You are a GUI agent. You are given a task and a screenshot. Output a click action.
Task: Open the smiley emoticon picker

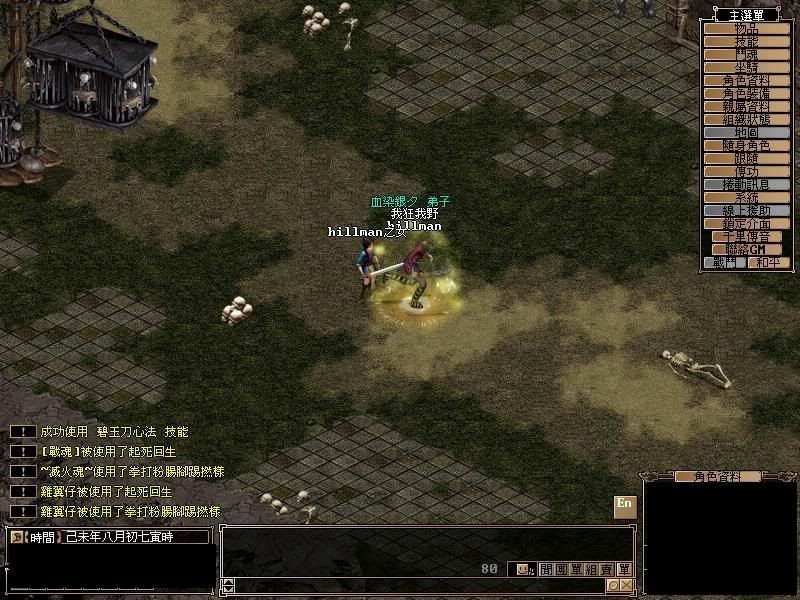coord(523,569)
